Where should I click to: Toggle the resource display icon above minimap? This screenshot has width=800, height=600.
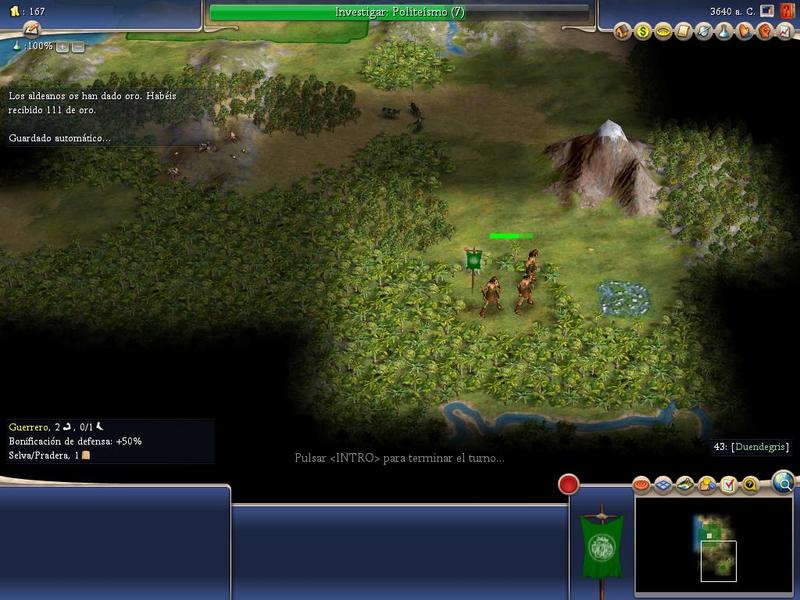(707, 486)
